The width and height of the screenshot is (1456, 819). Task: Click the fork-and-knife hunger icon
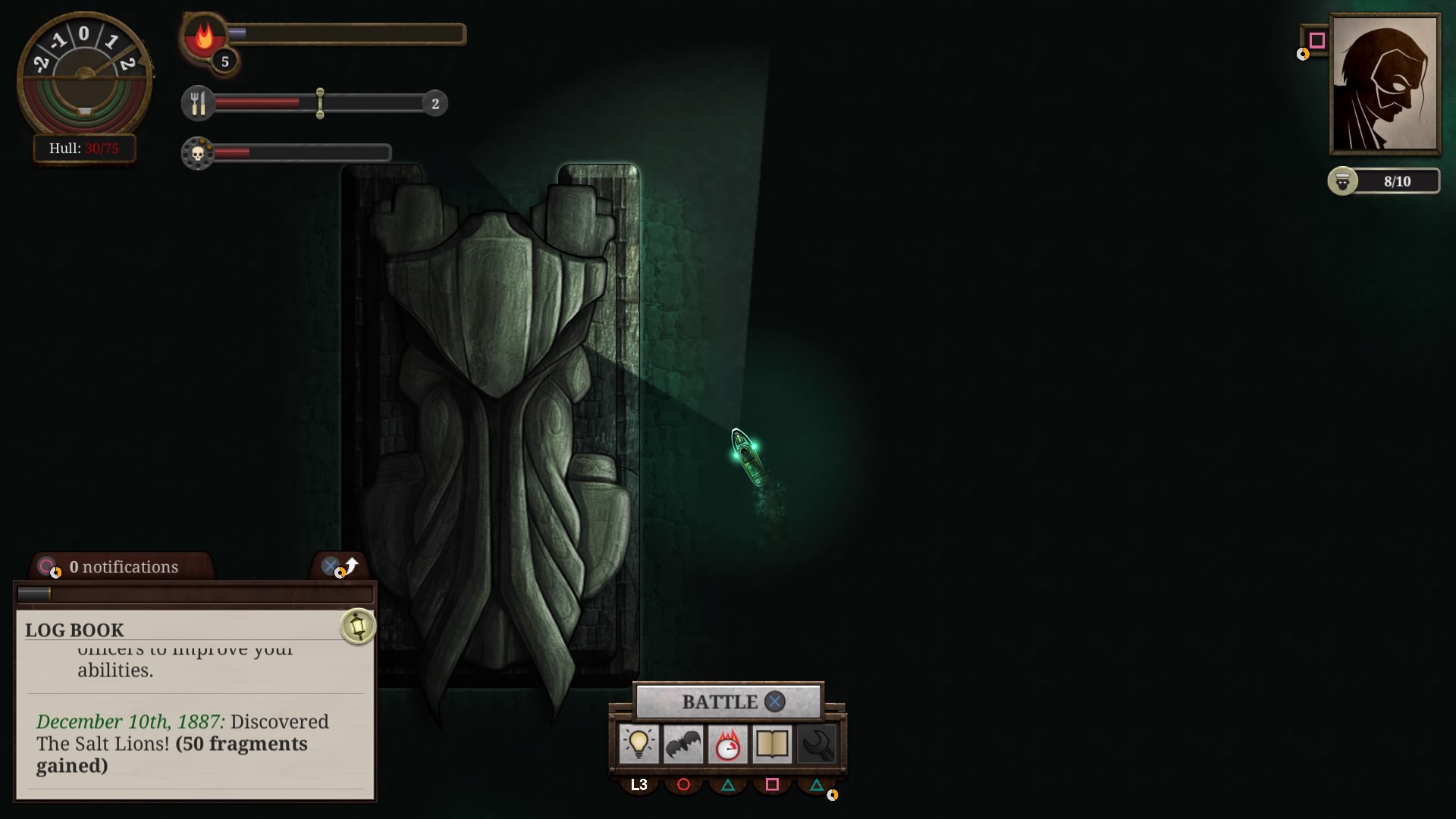(x=199, y=103)
